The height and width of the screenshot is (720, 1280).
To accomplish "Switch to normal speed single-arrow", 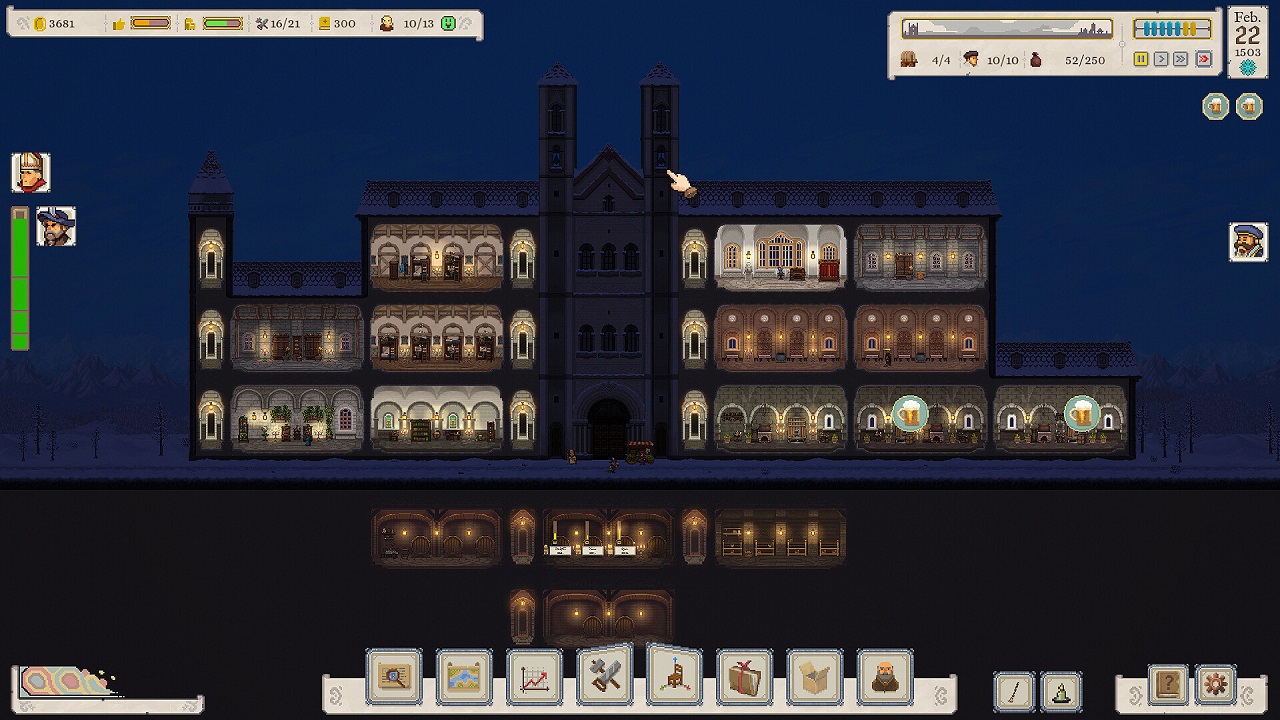I will (x=1162, y=59).
